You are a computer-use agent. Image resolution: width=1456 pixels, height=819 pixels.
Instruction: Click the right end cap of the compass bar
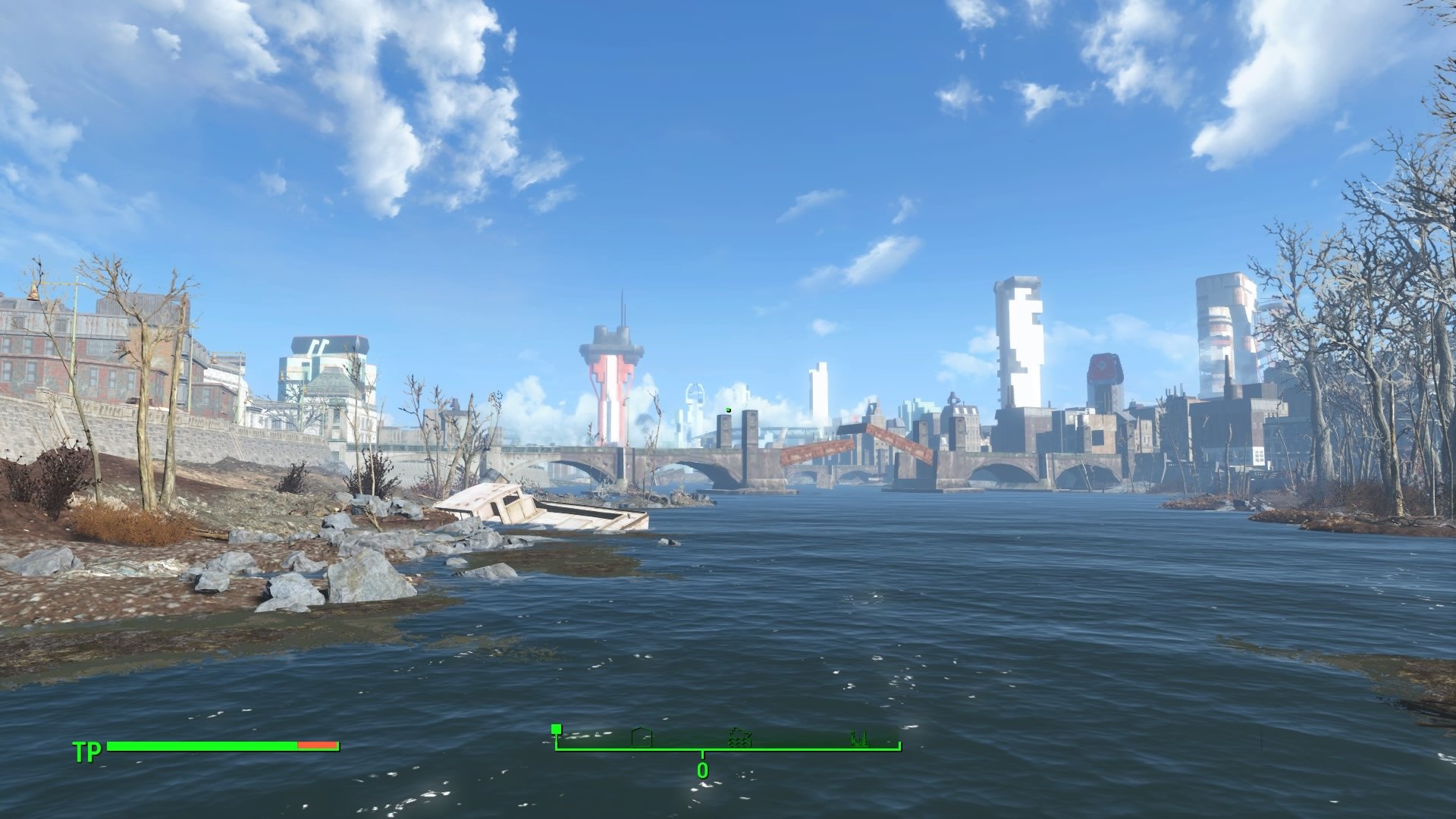898,745
